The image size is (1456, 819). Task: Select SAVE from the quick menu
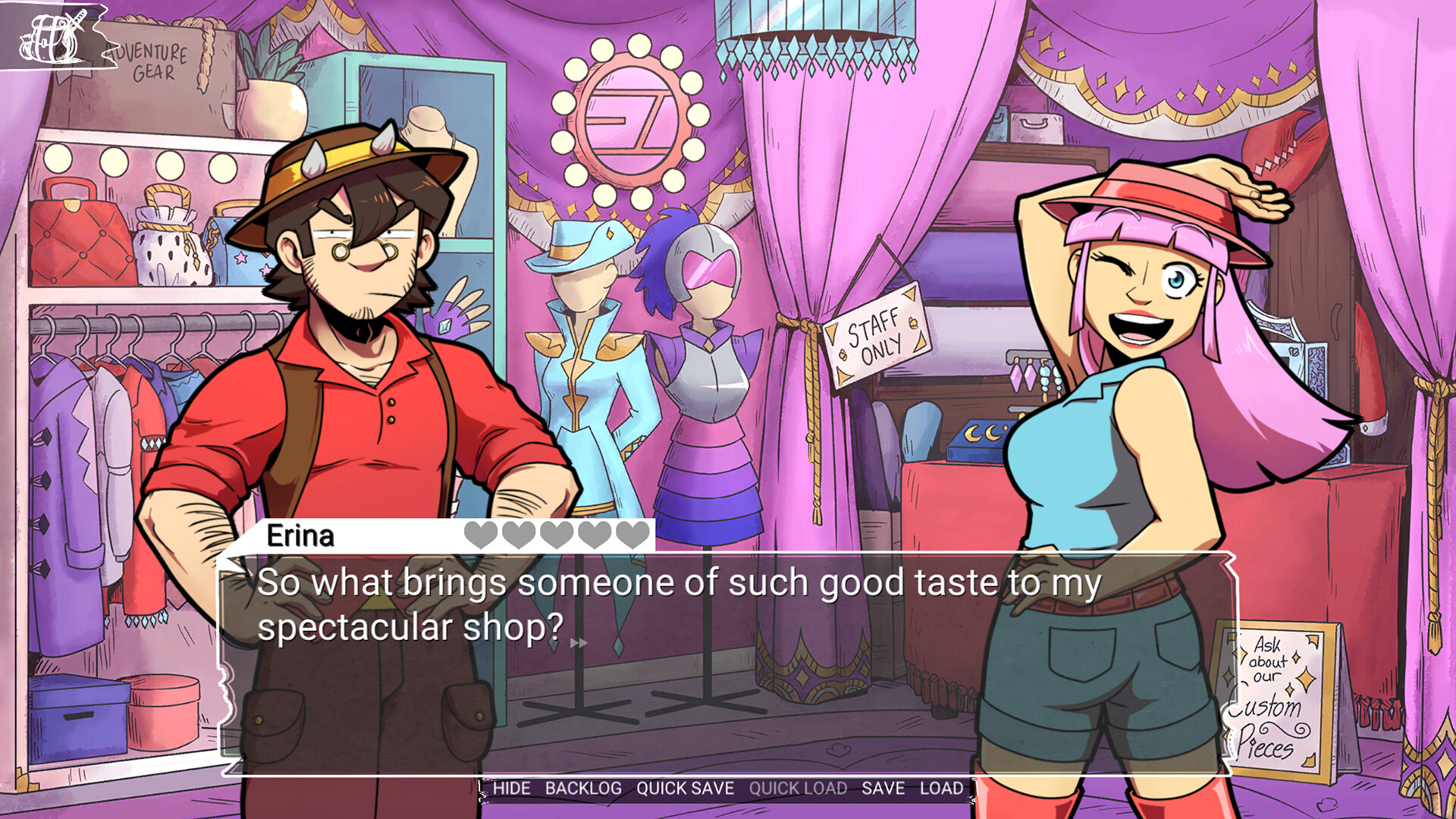click(882, 789)
